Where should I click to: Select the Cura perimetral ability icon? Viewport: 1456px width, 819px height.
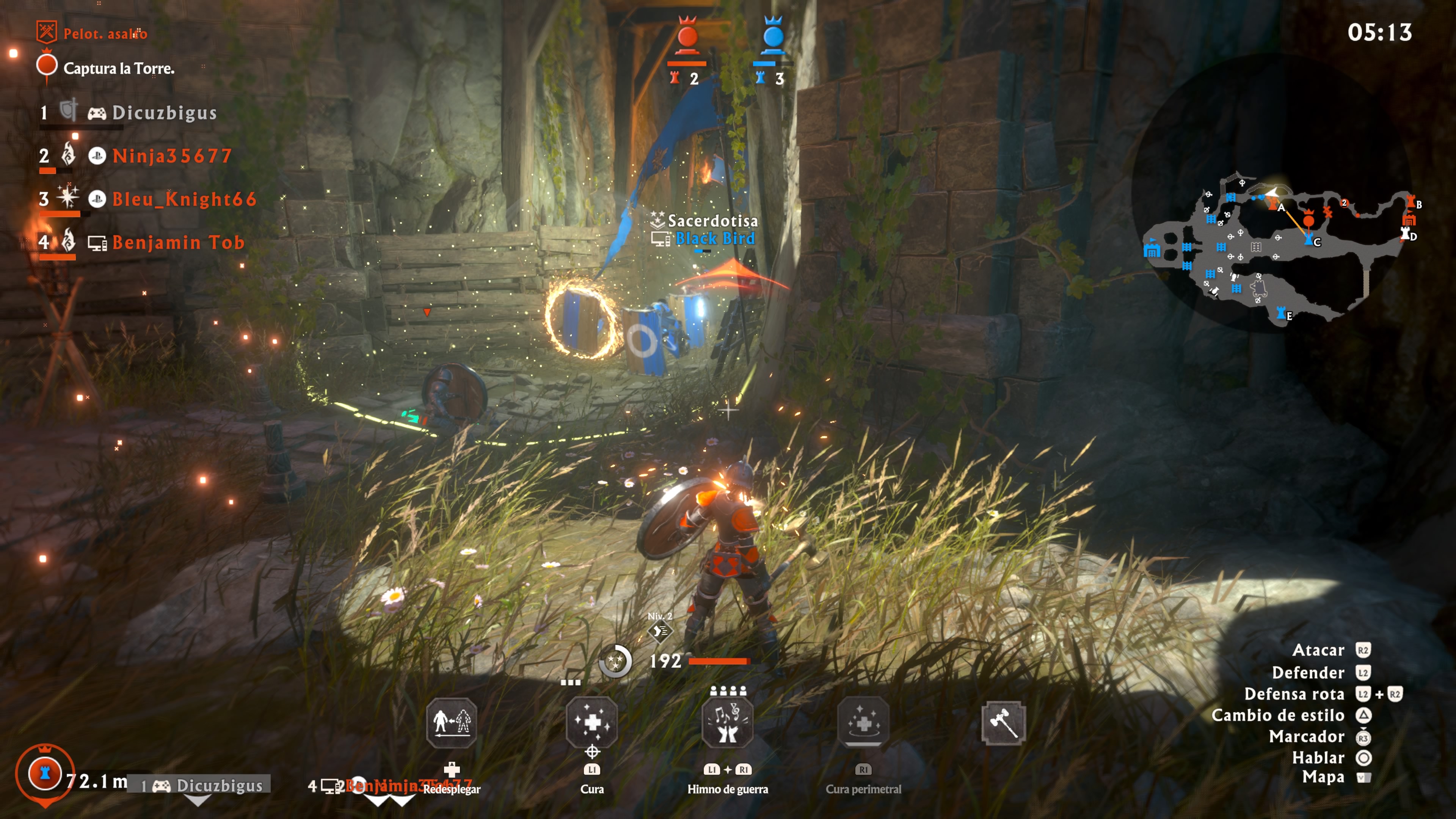tap(863, 722)
